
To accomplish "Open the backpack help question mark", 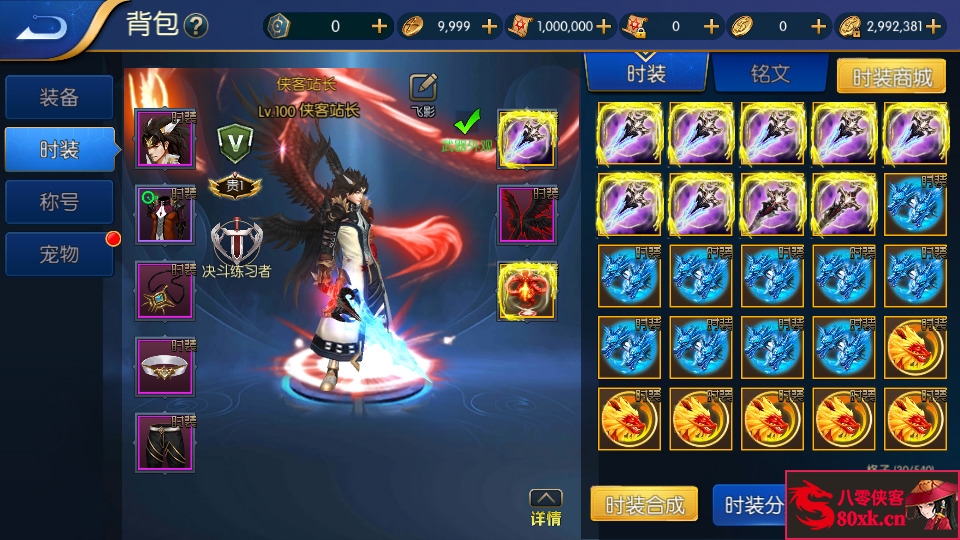I will point(196,26).
